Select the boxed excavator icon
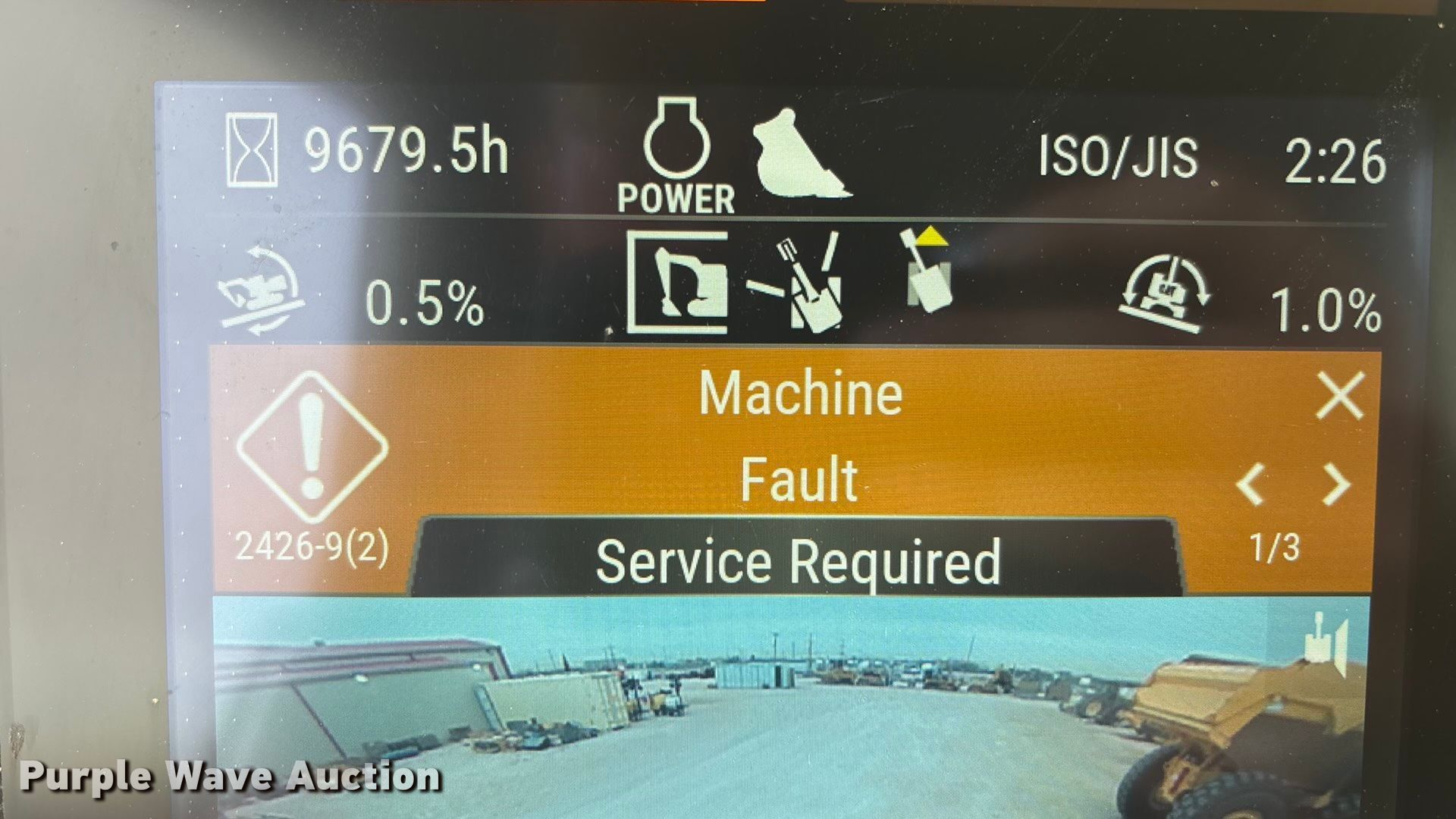The width and height of the screenshot is (1456, 819). (x=678, y=283)
